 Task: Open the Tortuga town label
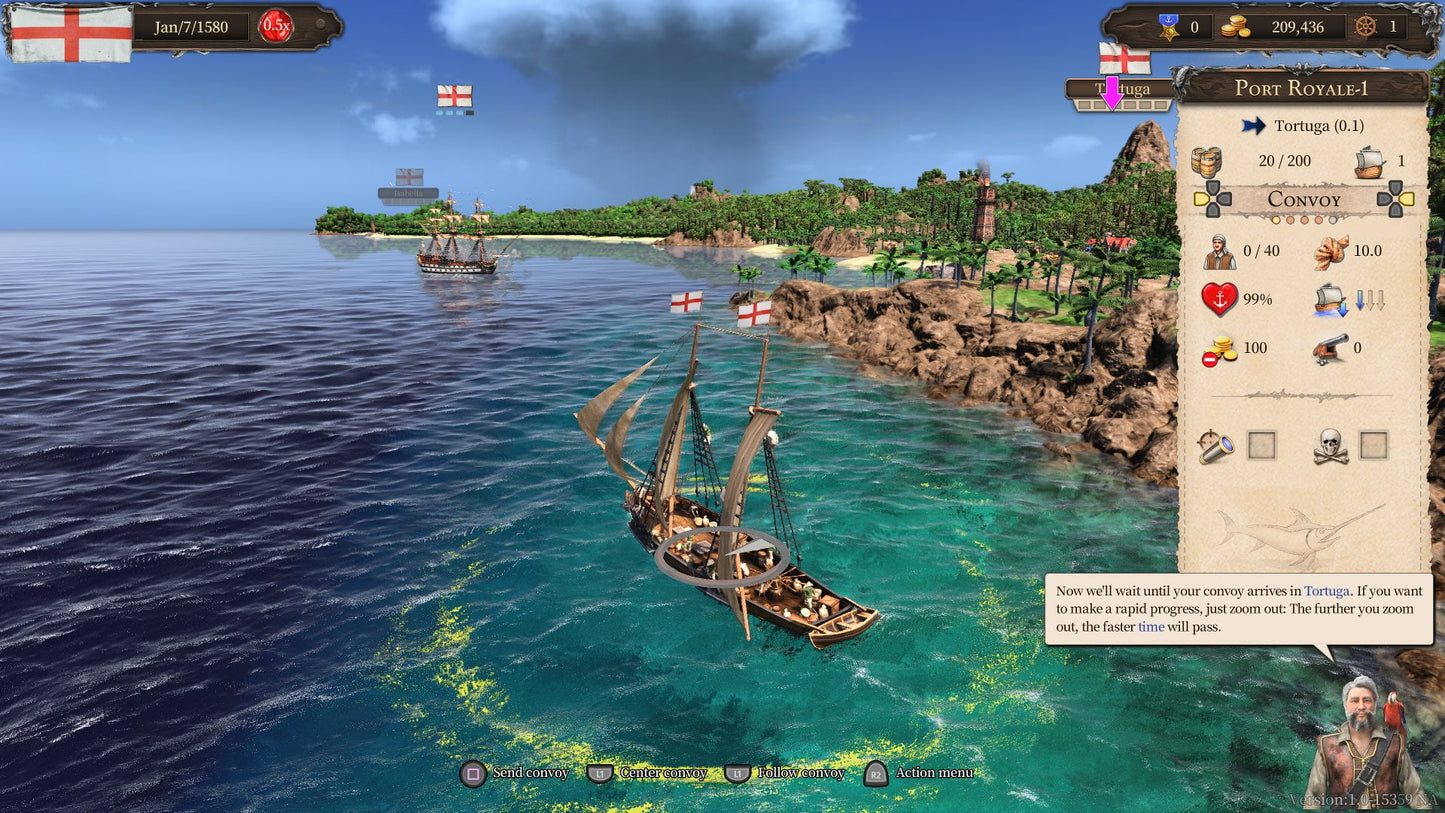click(x=1121, y=89)
